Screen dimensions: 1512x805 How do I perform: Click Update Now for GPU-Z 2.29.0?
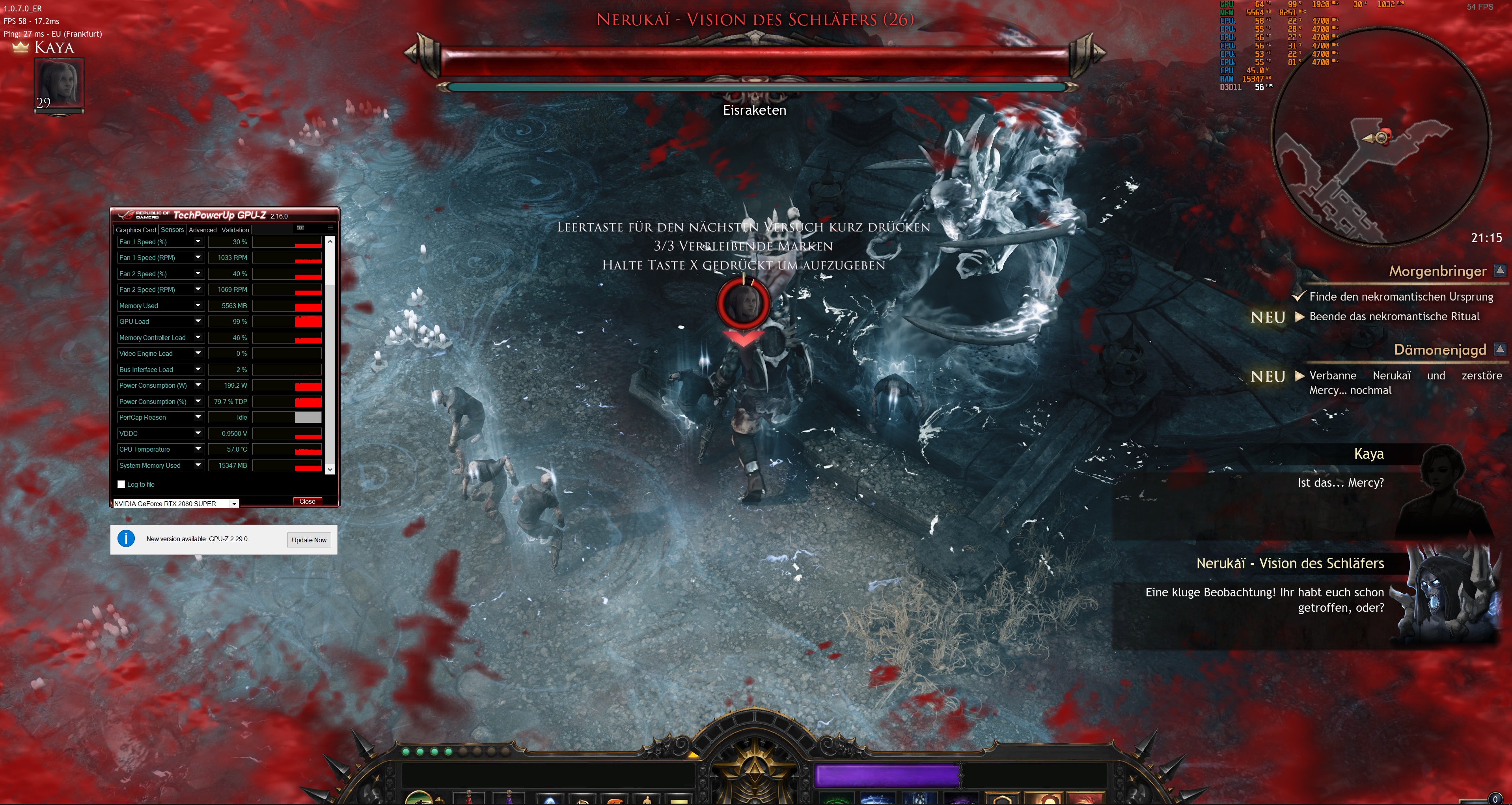pyautogui.click(x=309, y=540)
